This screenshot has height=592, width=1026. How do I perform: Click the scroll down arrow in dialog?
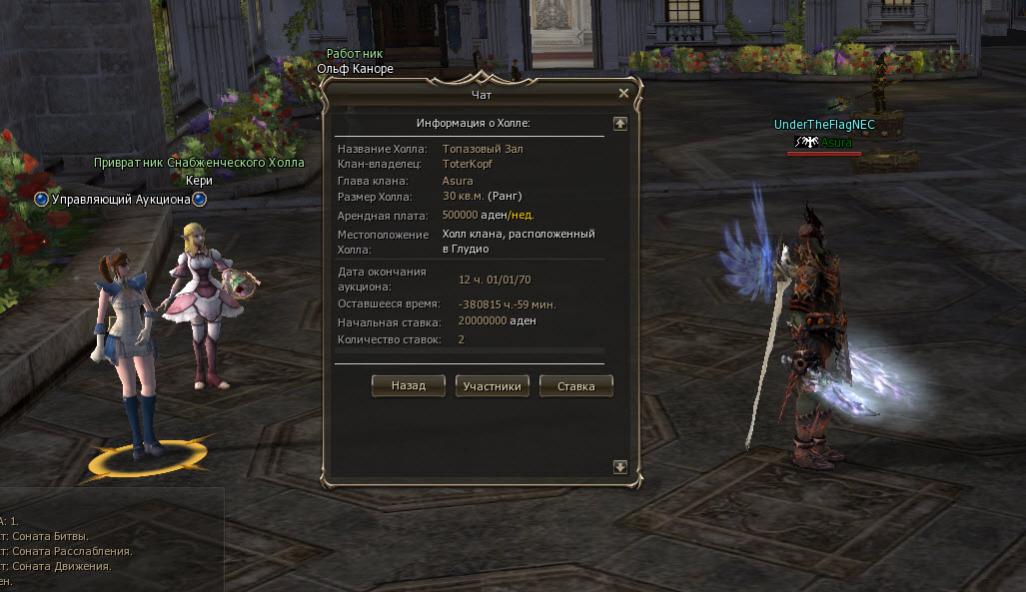620,467
